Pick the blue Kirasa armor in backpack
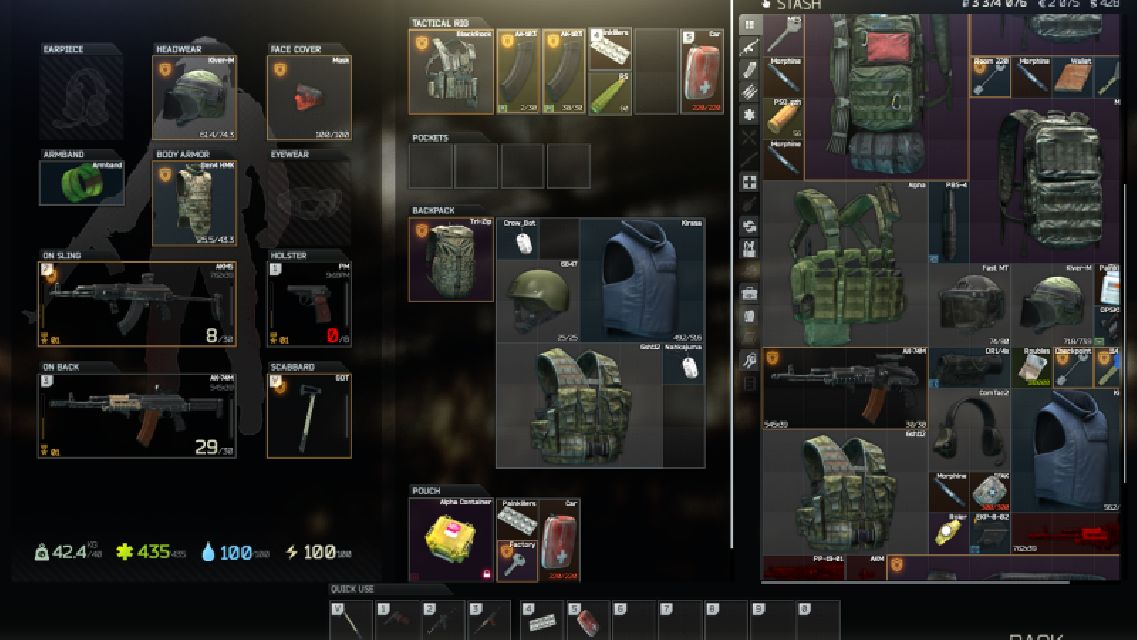1137x640 pixels. click(642, 280)
